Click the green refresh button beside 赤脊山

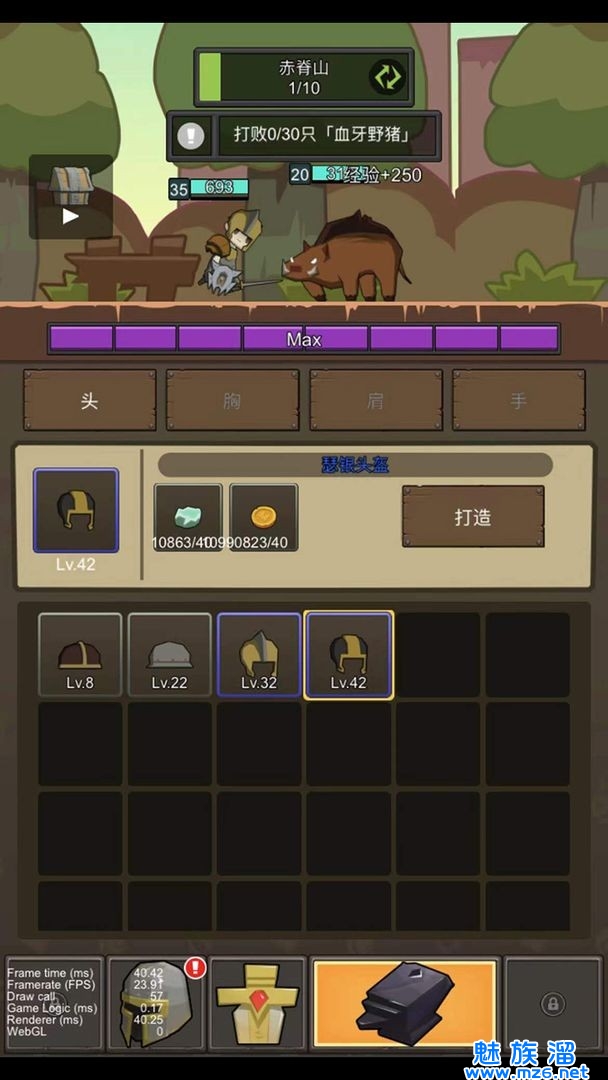click(x=386, y=78)
